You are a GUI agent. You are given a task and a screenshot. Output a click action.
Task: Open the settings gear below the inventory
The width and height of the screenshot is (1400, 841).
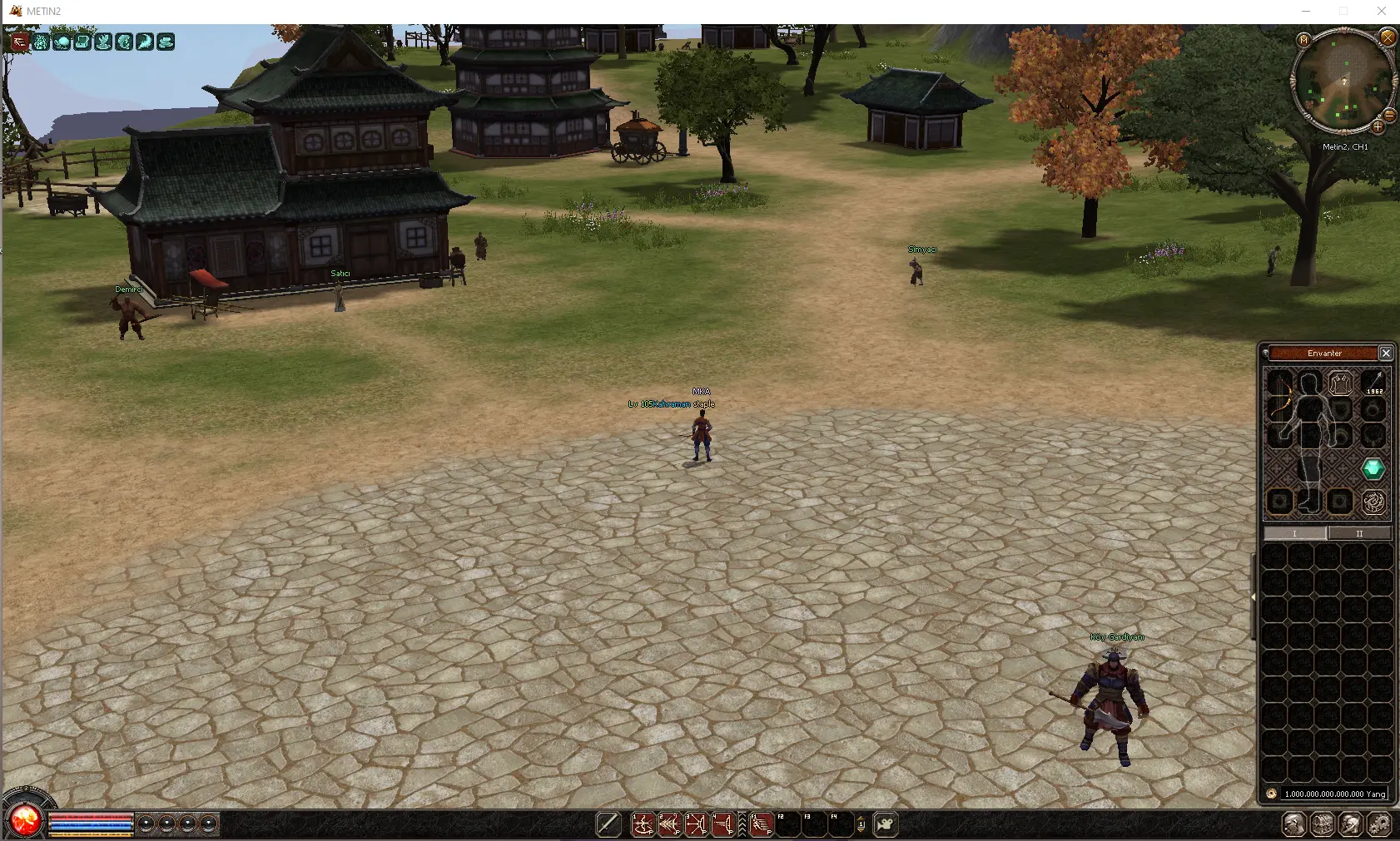click(x=1380, y=825)
